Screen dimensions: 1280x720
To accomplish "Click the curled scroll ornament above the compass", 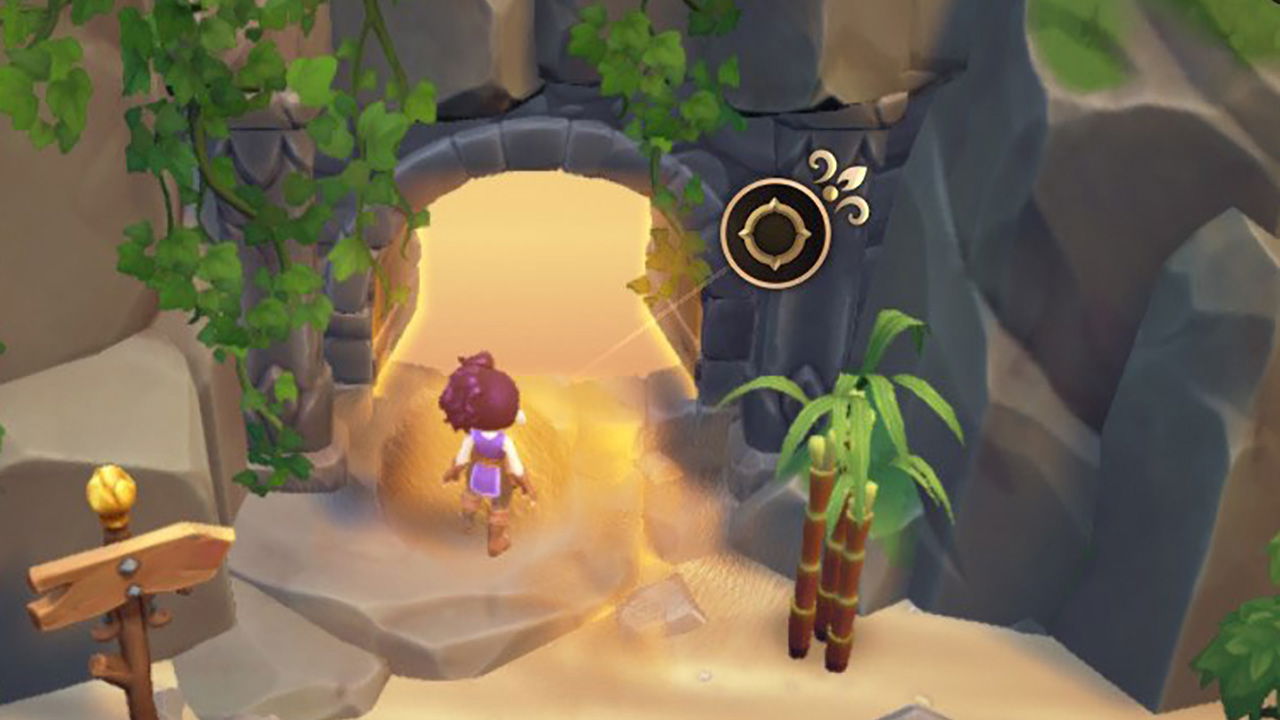I will click(823, 163).
